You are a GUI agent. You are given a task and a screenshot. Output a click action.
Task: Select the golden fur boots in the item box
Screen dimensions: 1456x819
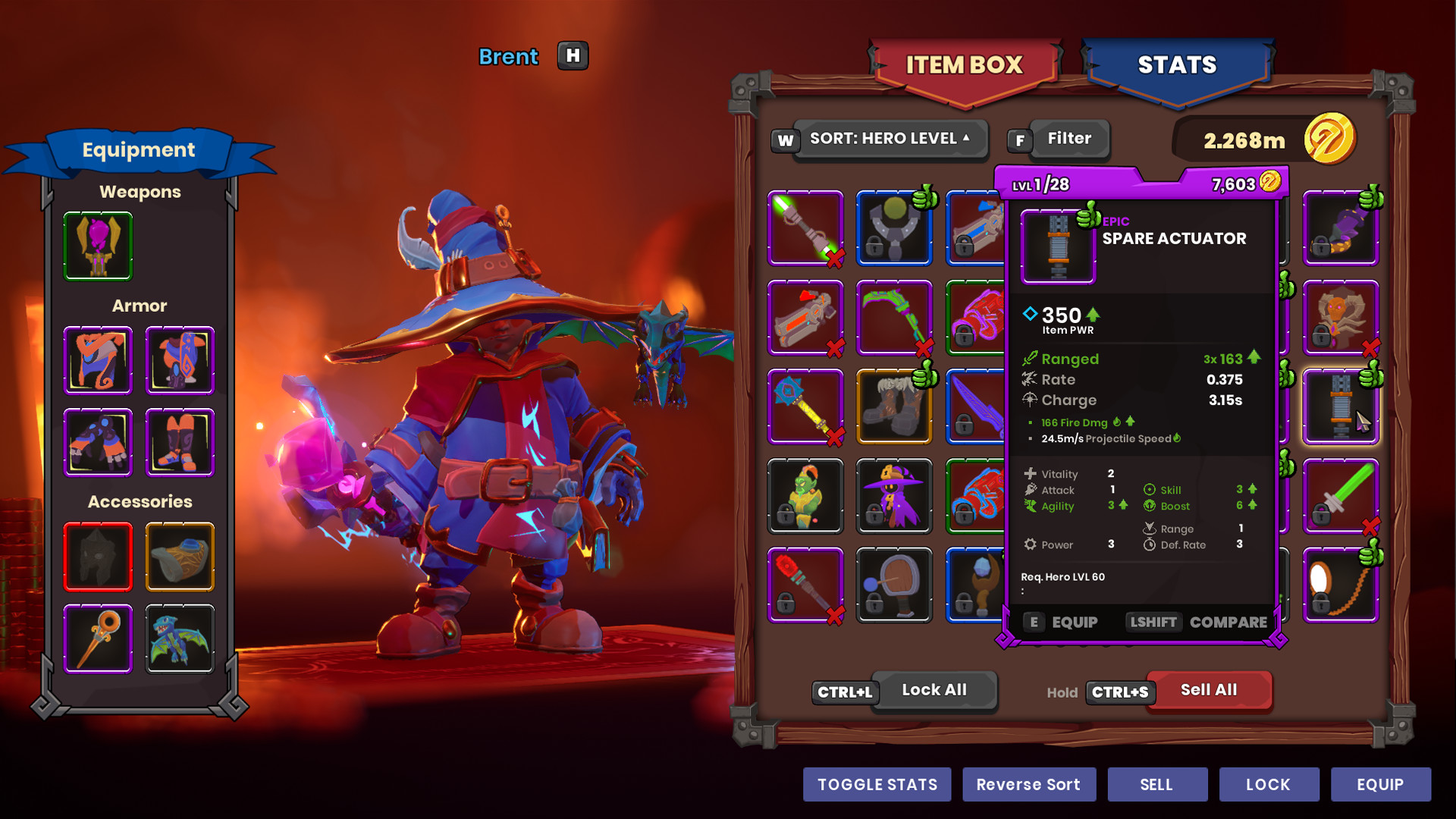point(894,407)
